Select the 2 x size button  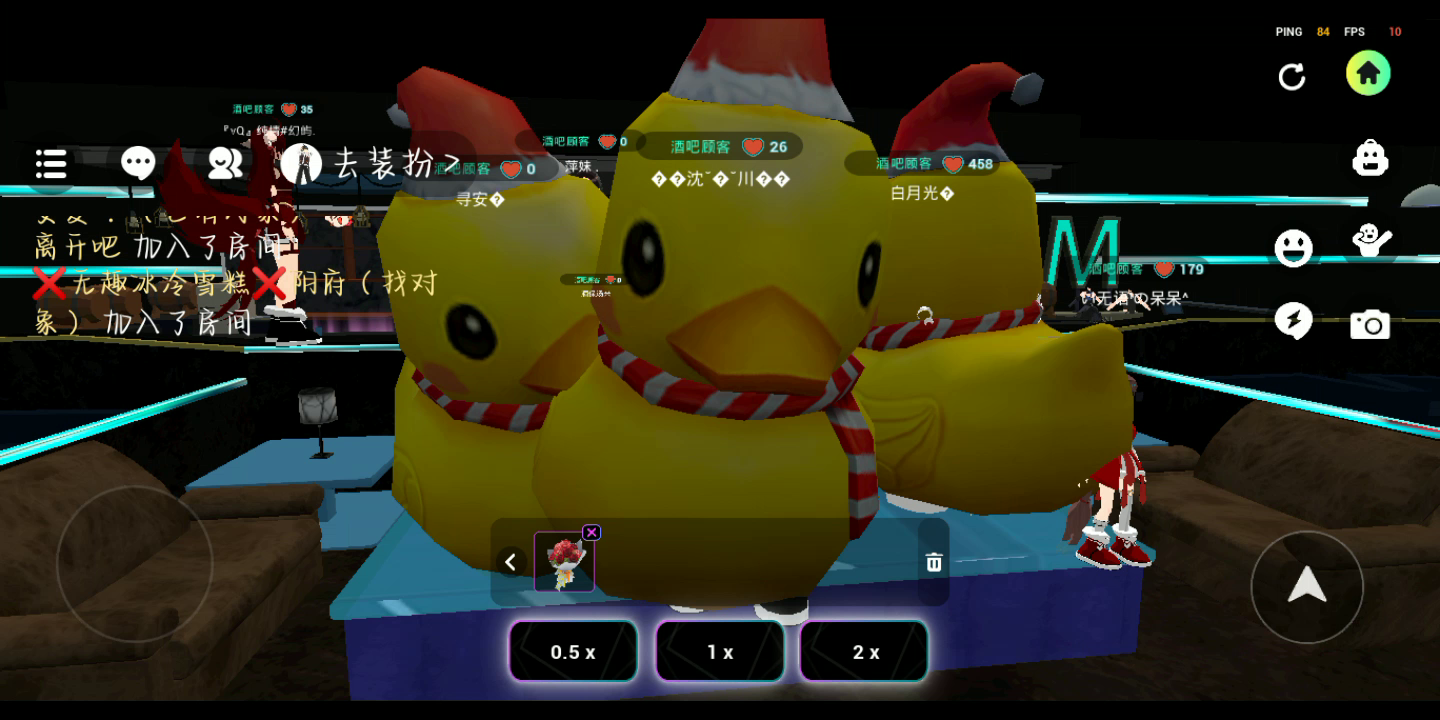865,652
